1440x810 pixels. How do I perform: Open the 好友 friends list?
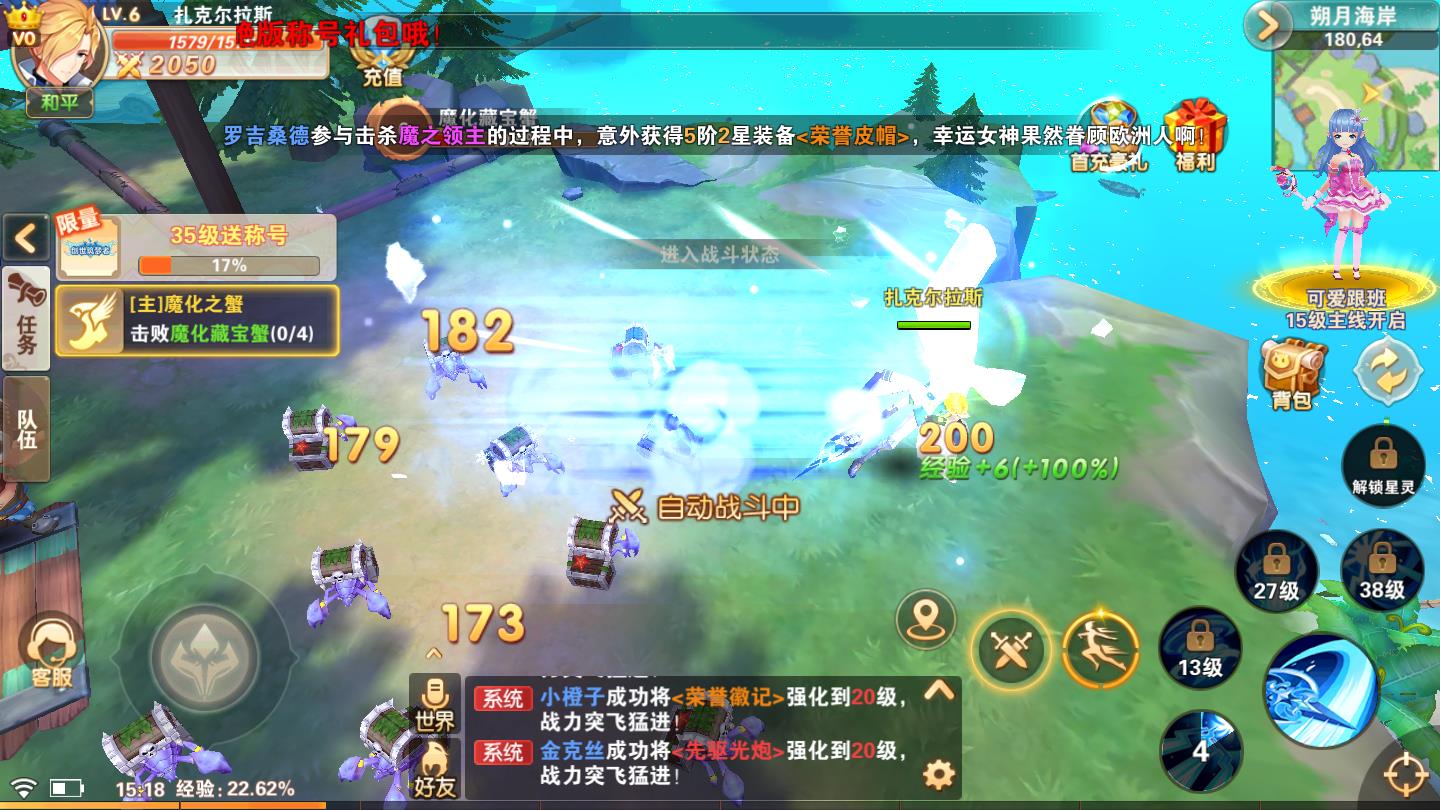coord(435,770)
